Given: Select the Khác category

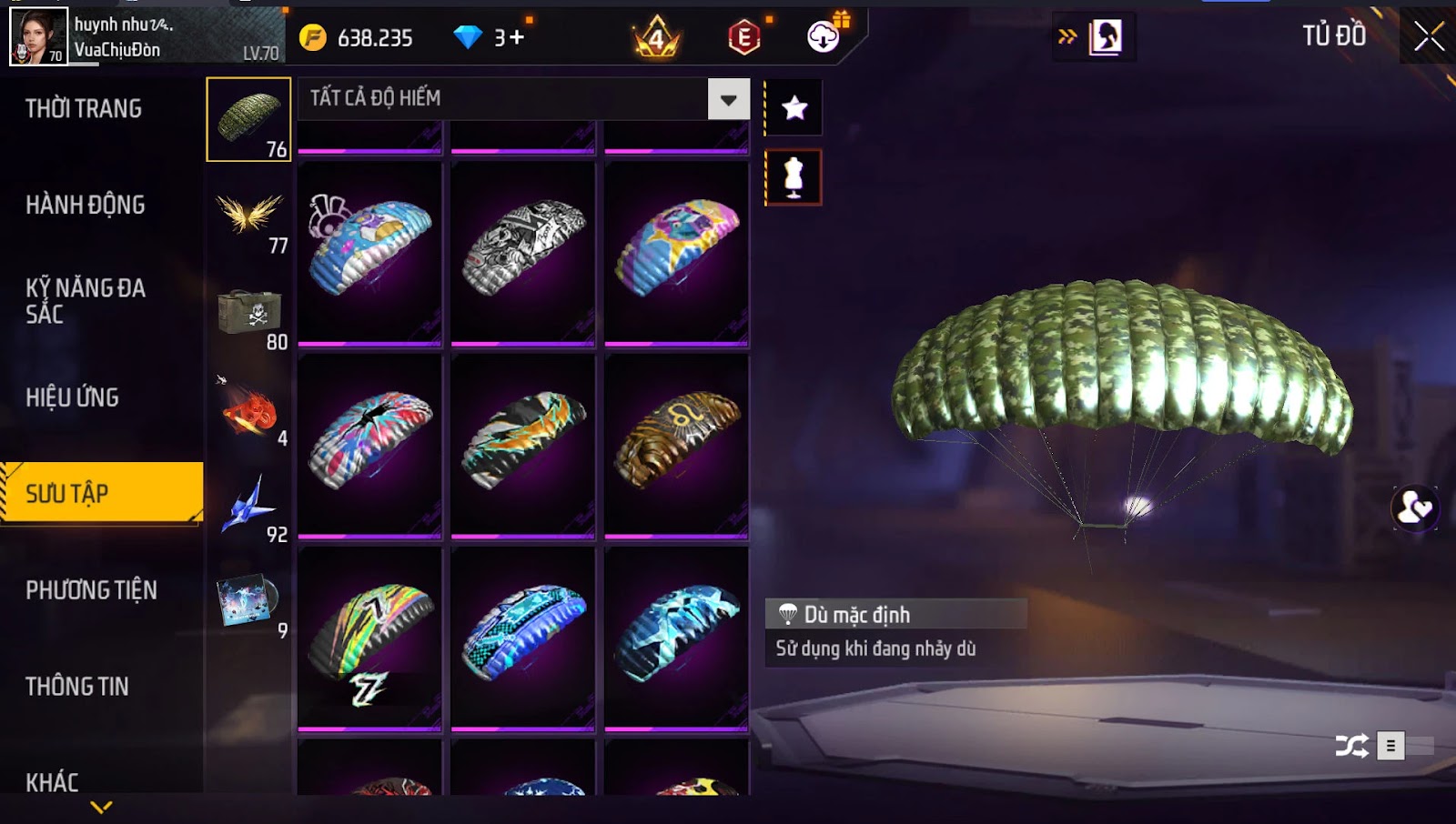Looking at the screenshot, I should pyautogui.click(x=52, y=782).
